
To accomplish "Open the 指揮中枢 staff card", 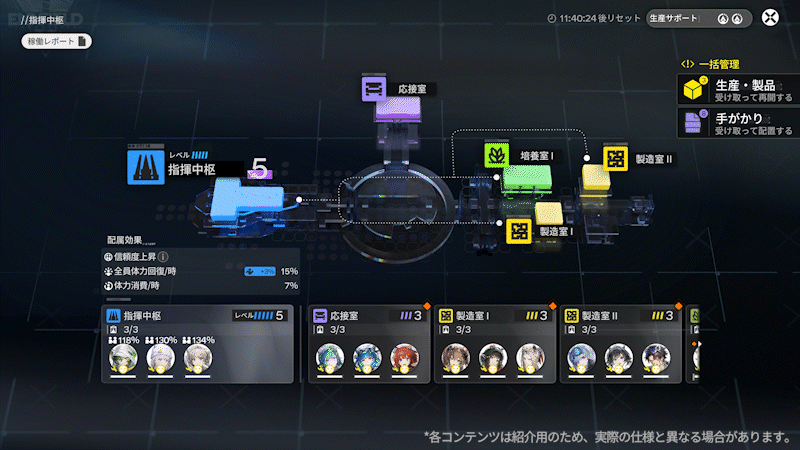I will click(197, 345).
